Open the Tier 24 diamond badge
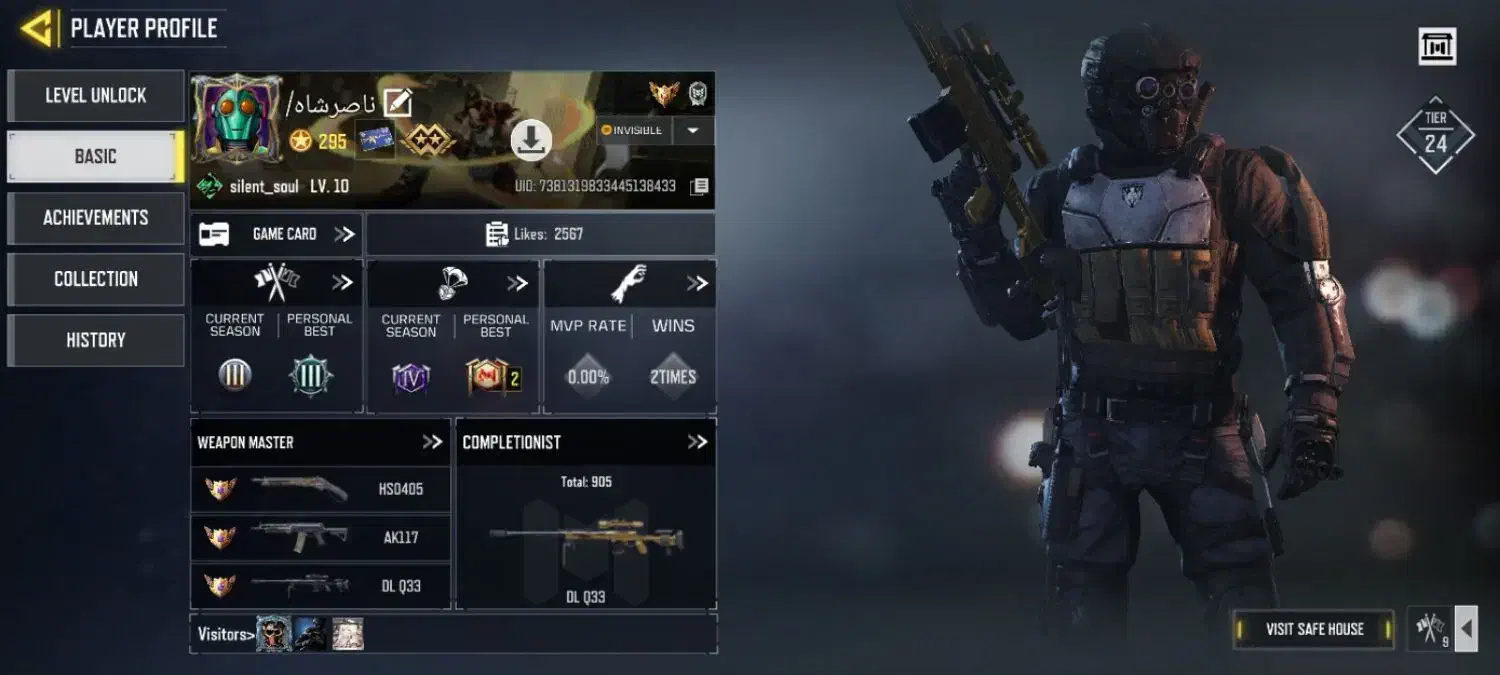 tap(1435, 135)
